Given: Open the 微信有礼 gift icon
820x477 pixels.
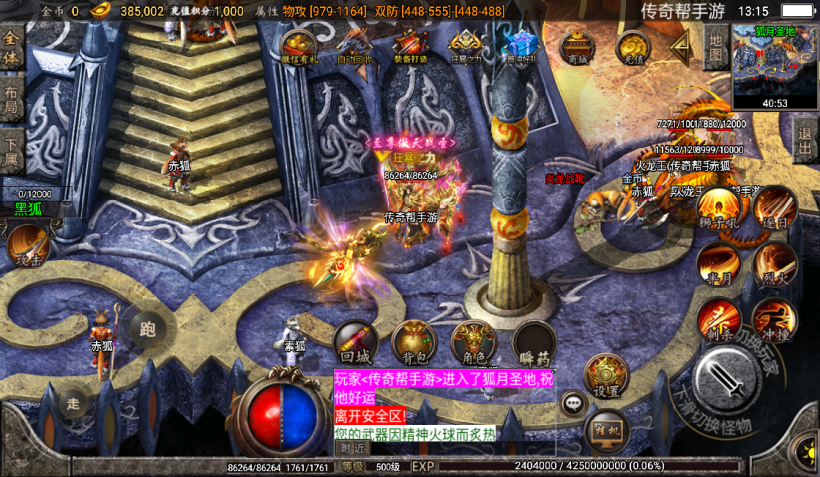Looking at the screenshot, I should click(x=299, y=46).
